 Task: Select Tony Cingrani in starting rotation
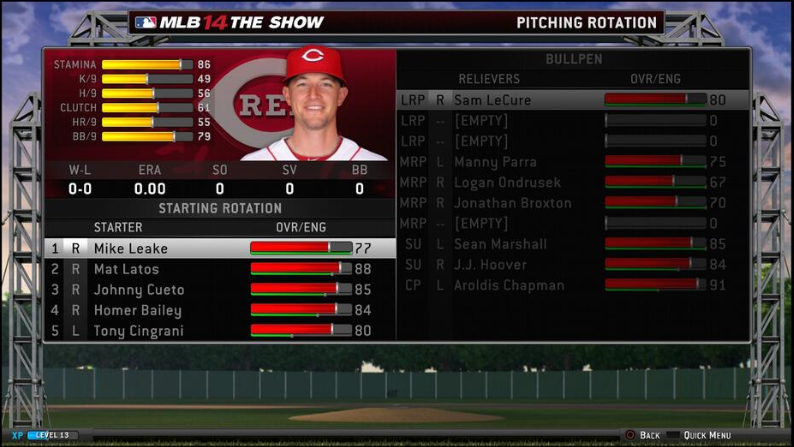138,331
